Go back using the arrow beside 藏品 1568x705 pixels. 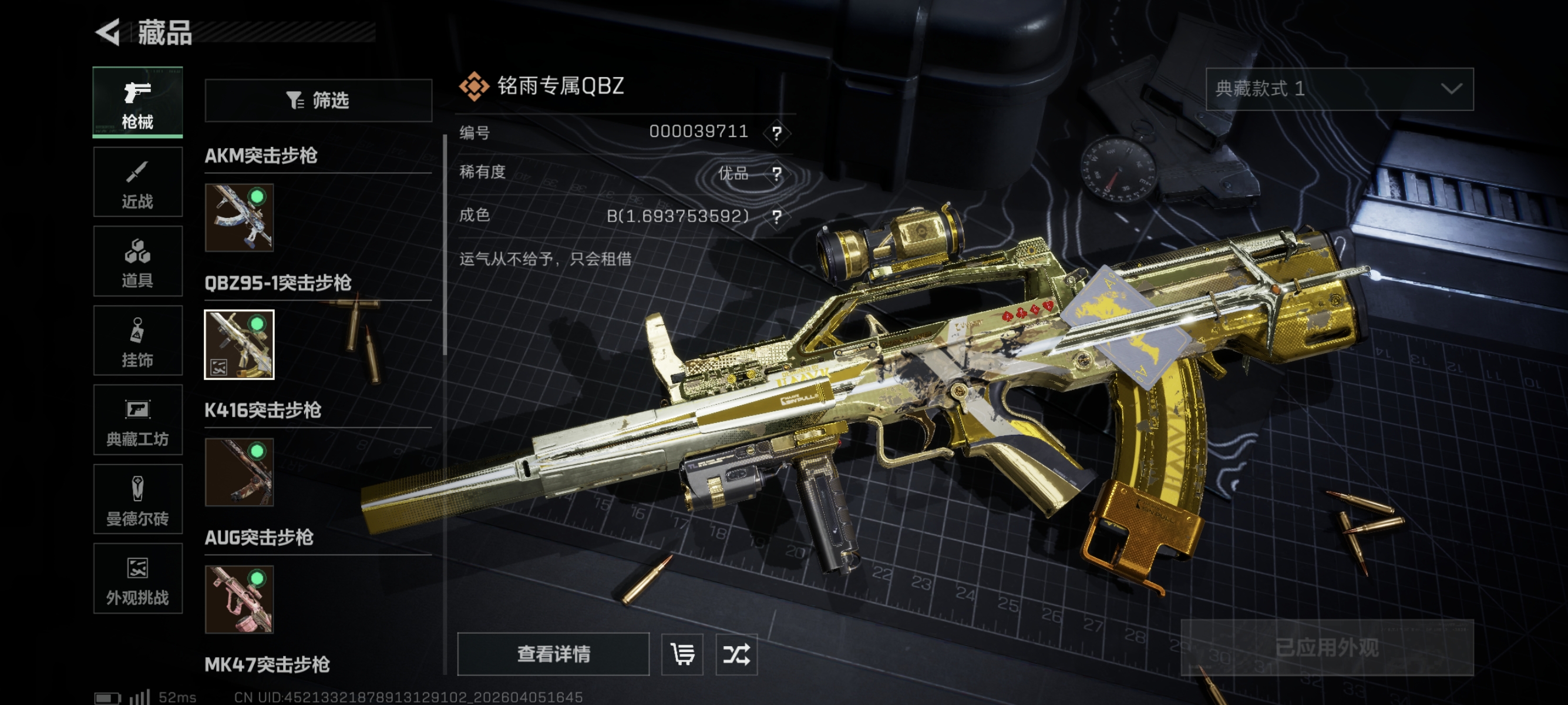pos(108,32)
